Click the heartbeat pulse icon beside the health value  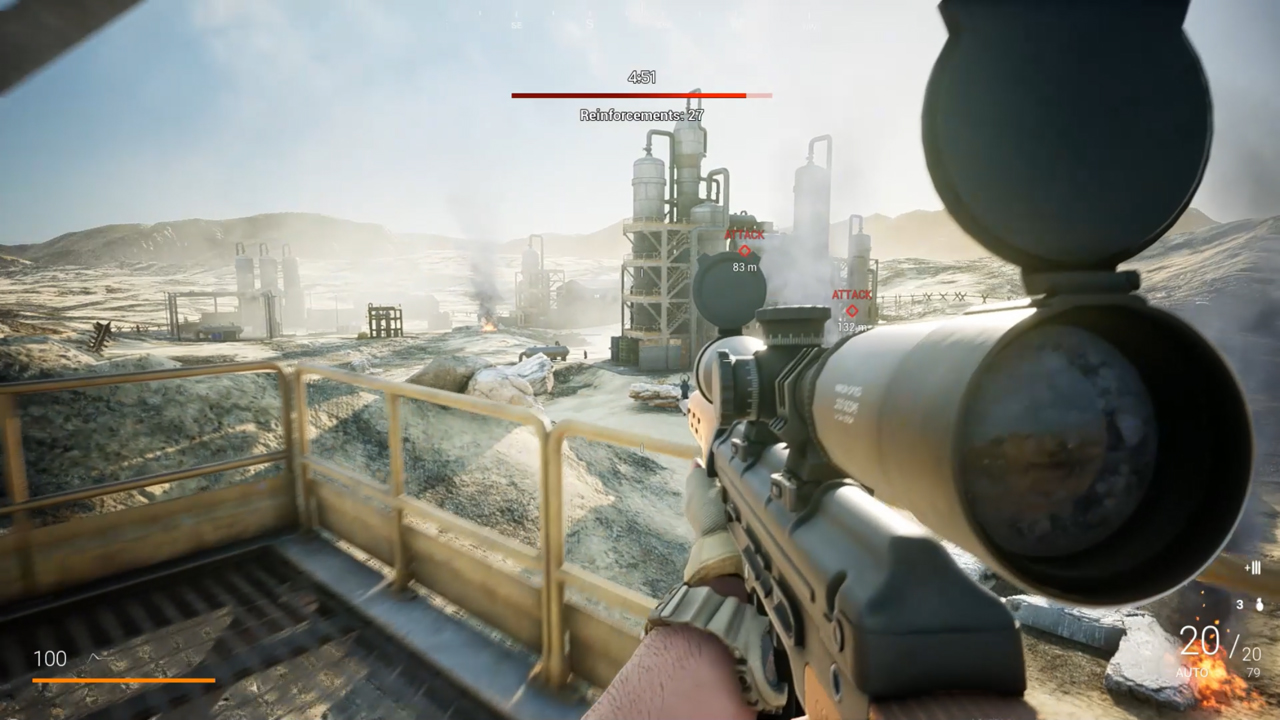tap(95, 655)
